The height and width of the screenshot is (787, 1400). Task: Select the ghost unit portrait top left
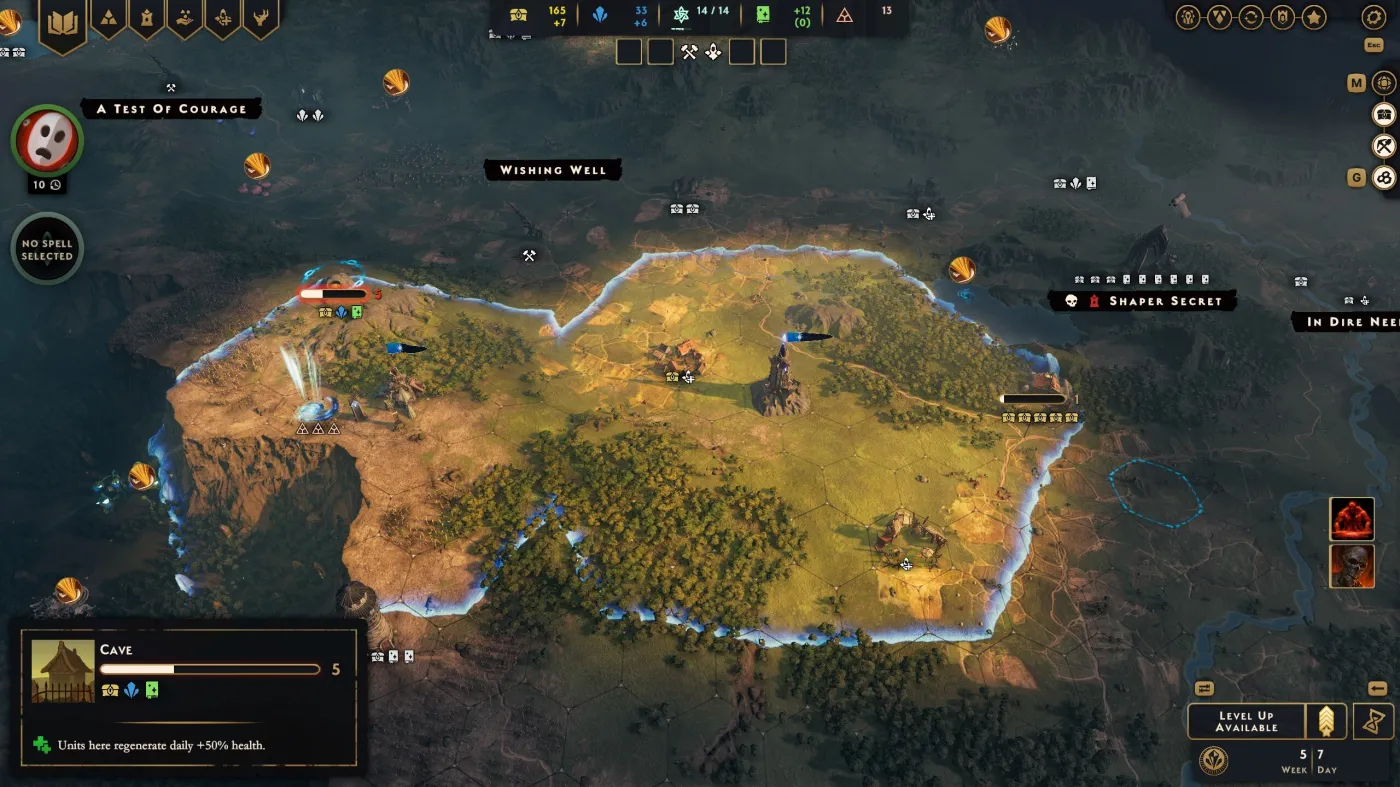point(46,141)
